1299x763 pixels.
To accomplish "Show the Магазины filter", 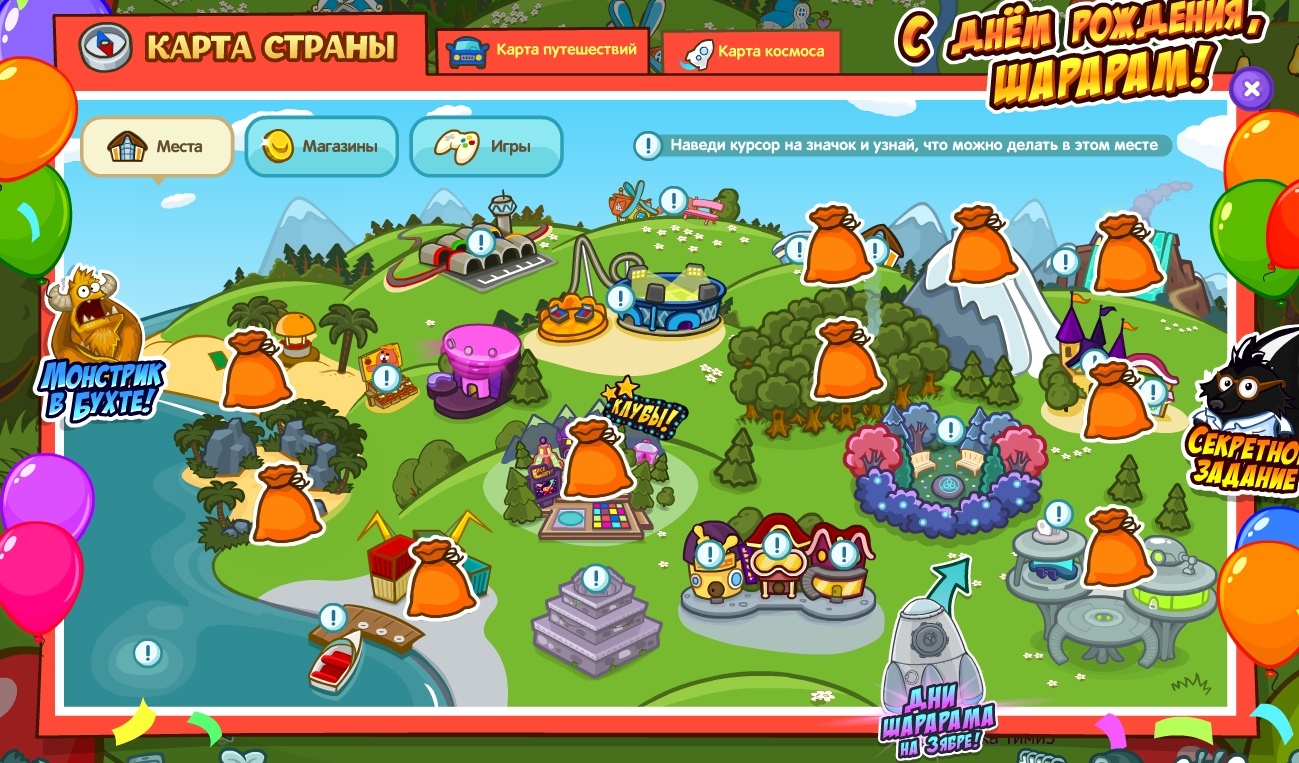I will 321,147.
